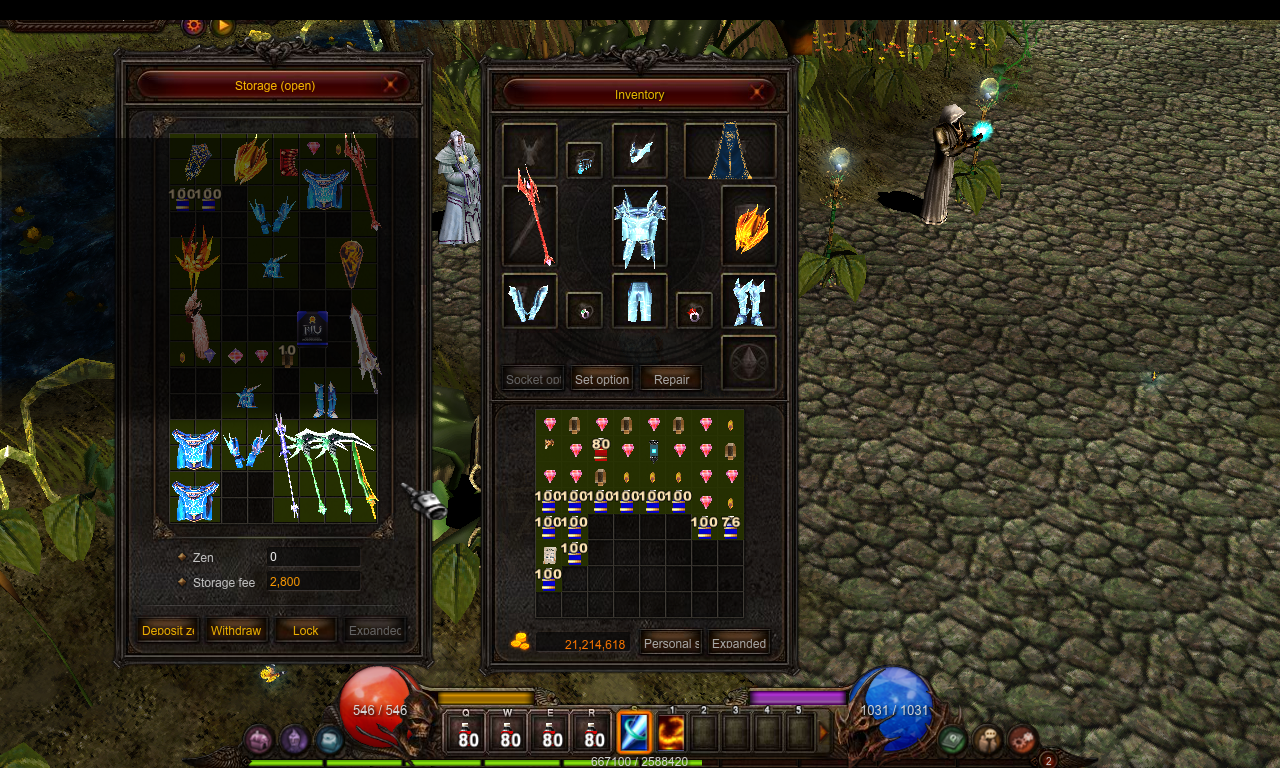Click the orange gear settings icon

coord(193,26)
